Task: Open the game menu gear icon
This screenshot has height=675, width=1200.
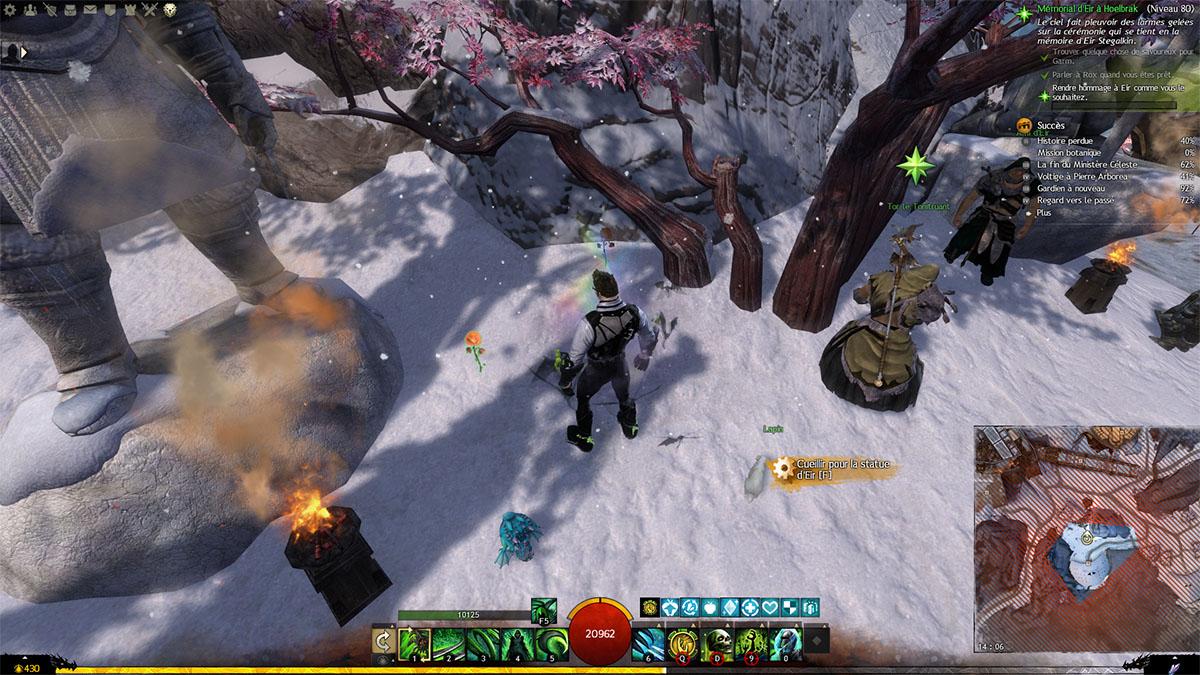Action: point(9,10)
